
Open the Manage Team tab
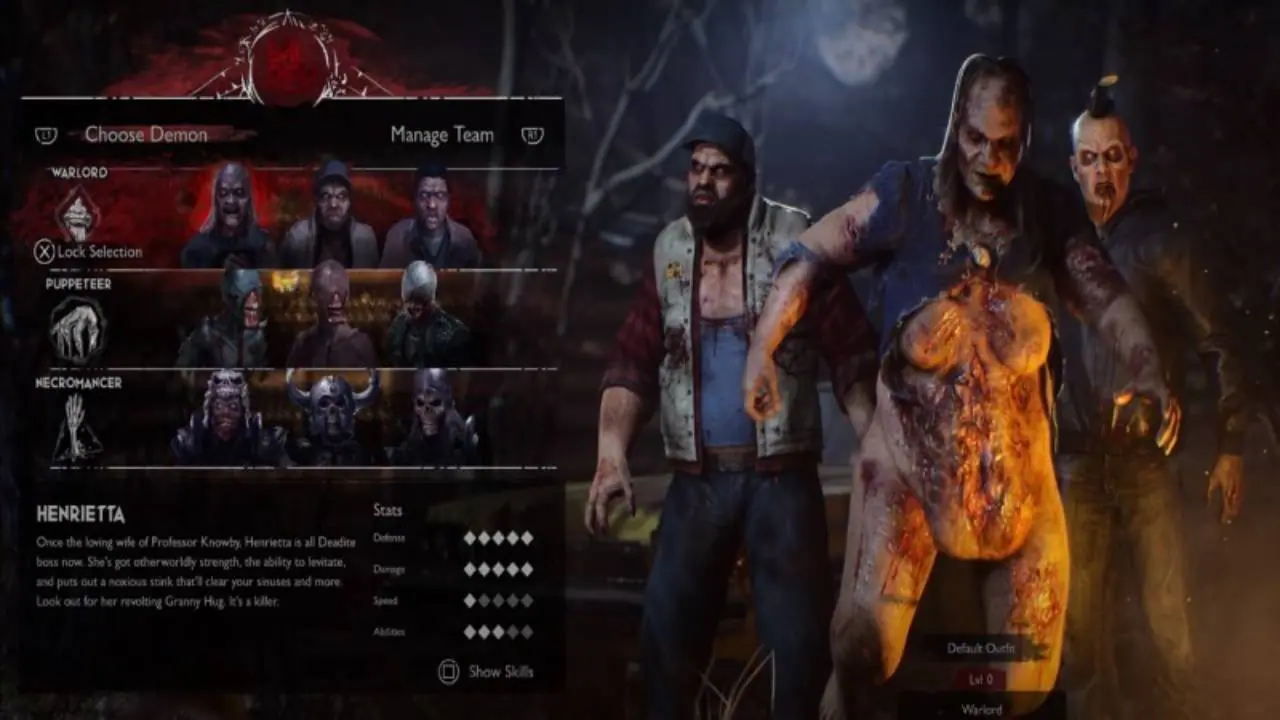(442, 135)
